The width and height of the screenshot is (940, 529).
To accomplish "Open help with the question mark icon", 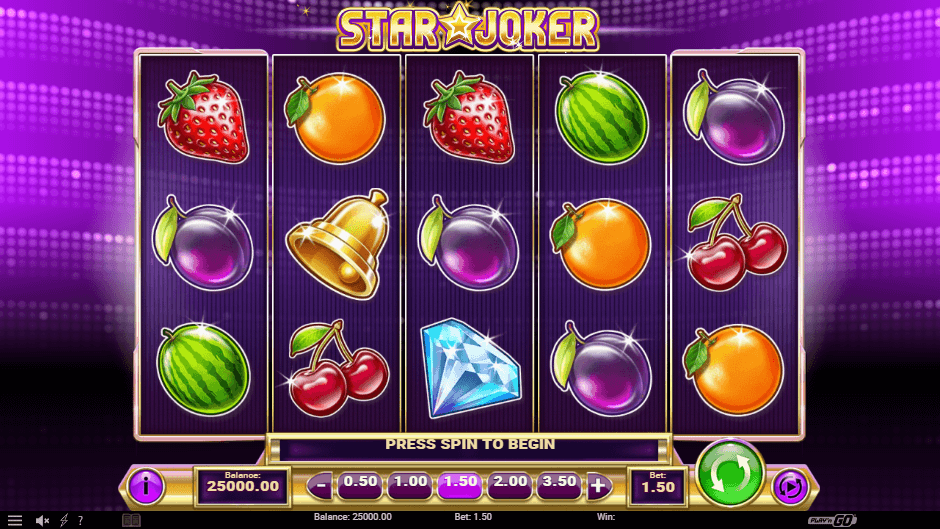I will point(80,520).
